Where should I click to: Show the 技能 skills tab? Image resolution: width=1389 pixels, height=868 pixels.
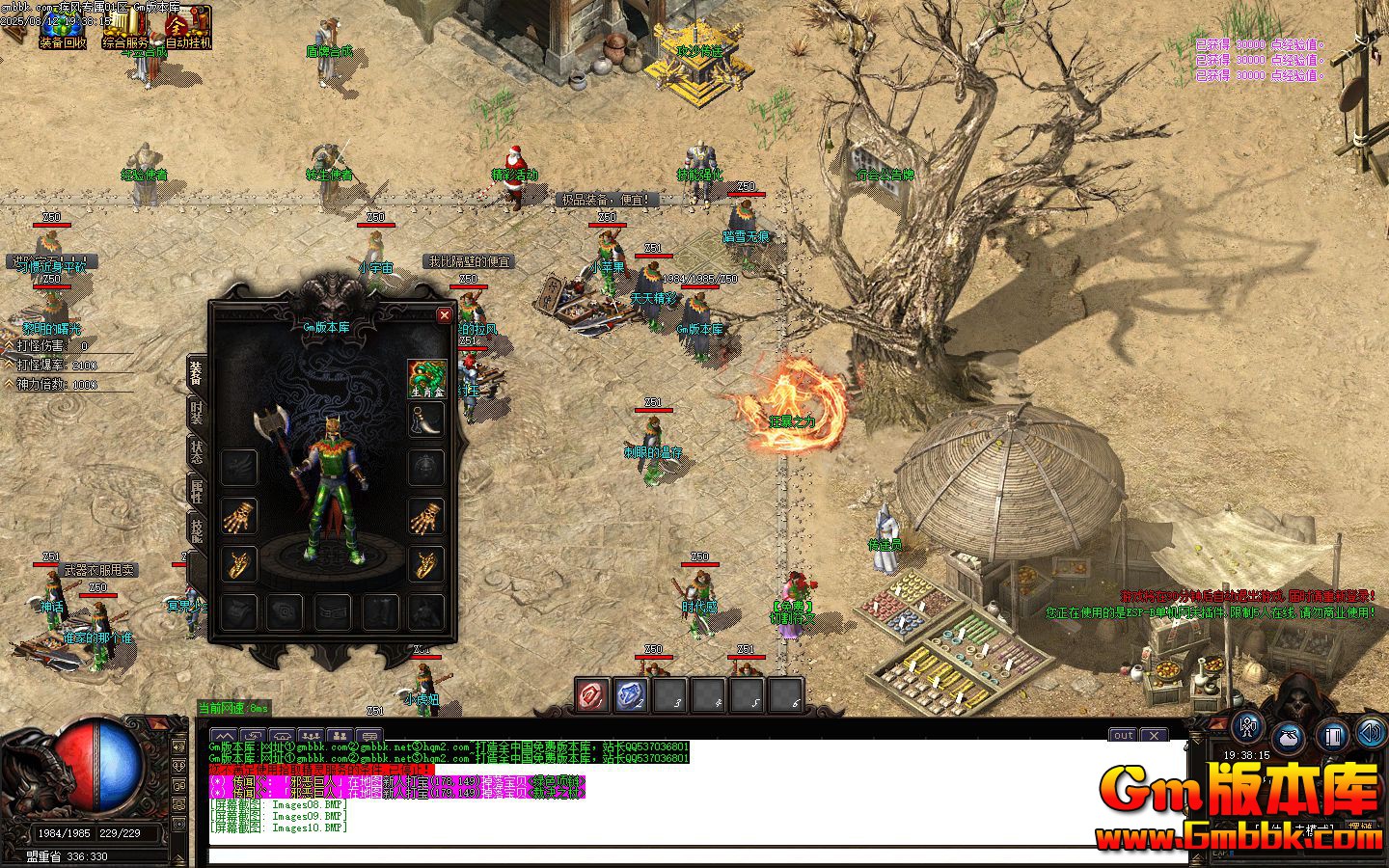click(197, 529)
